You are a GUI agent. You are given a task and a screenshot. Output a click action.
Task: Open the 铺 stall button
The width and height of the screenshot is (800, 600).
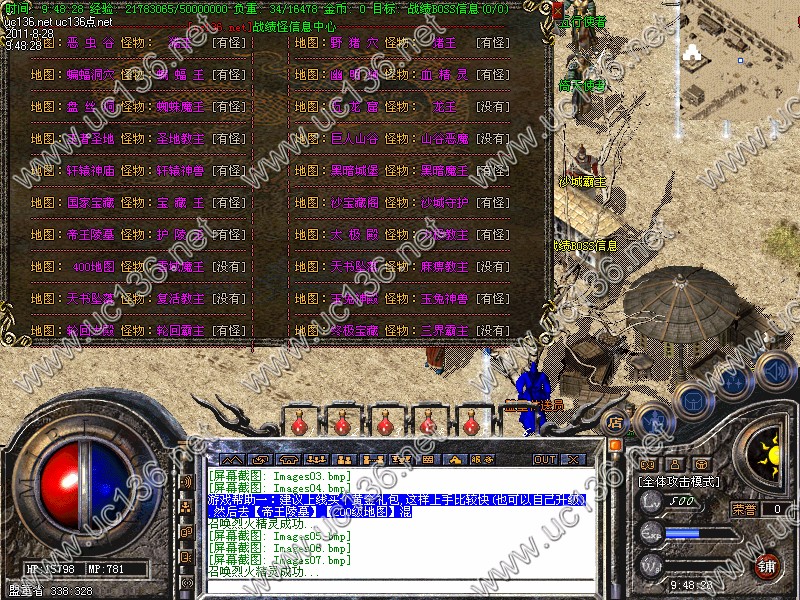[767, 565]
